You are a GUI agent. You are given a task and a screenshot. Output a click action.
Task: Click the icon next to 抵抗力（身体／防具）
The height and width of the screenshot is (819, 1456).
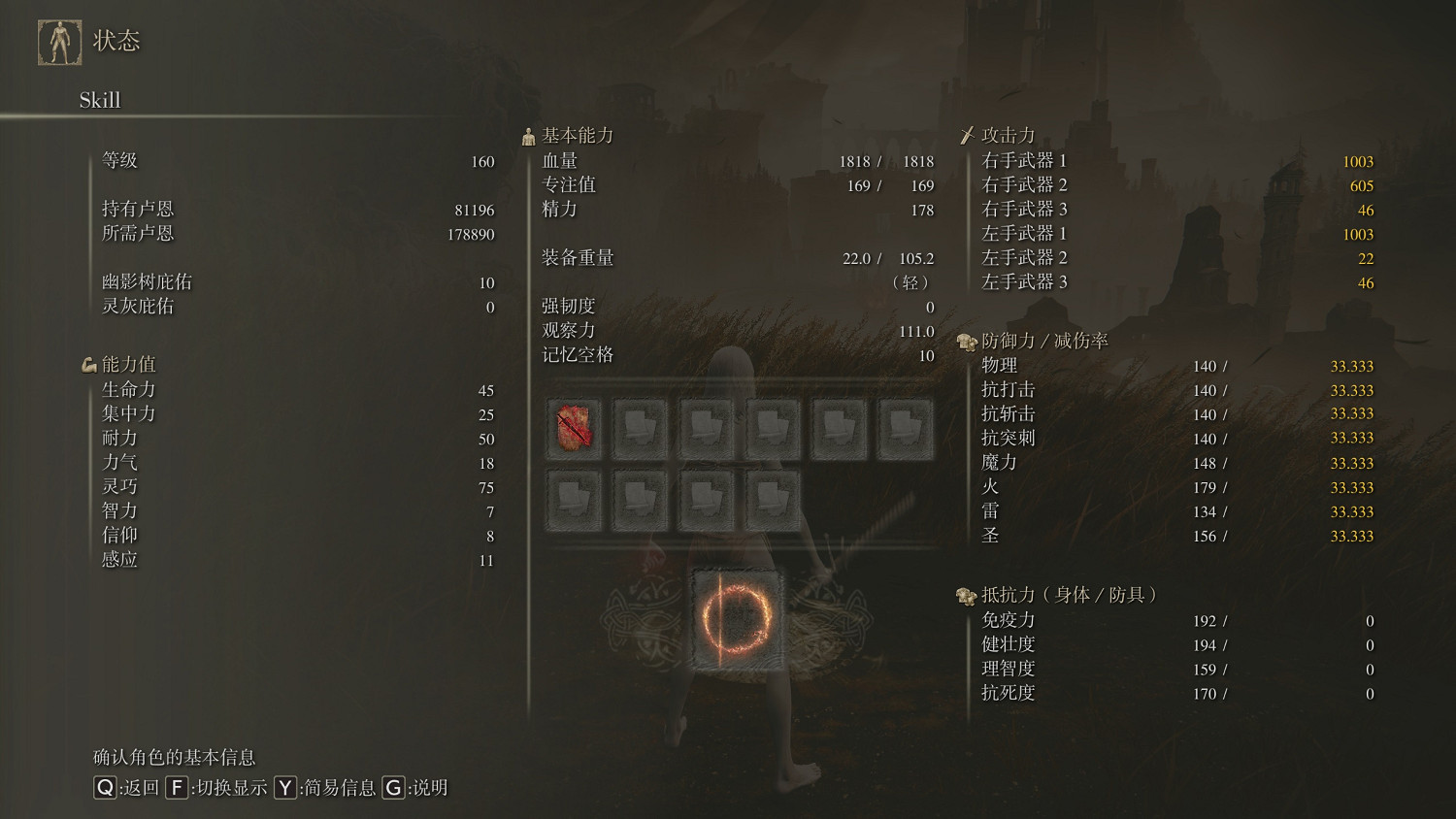964,597
